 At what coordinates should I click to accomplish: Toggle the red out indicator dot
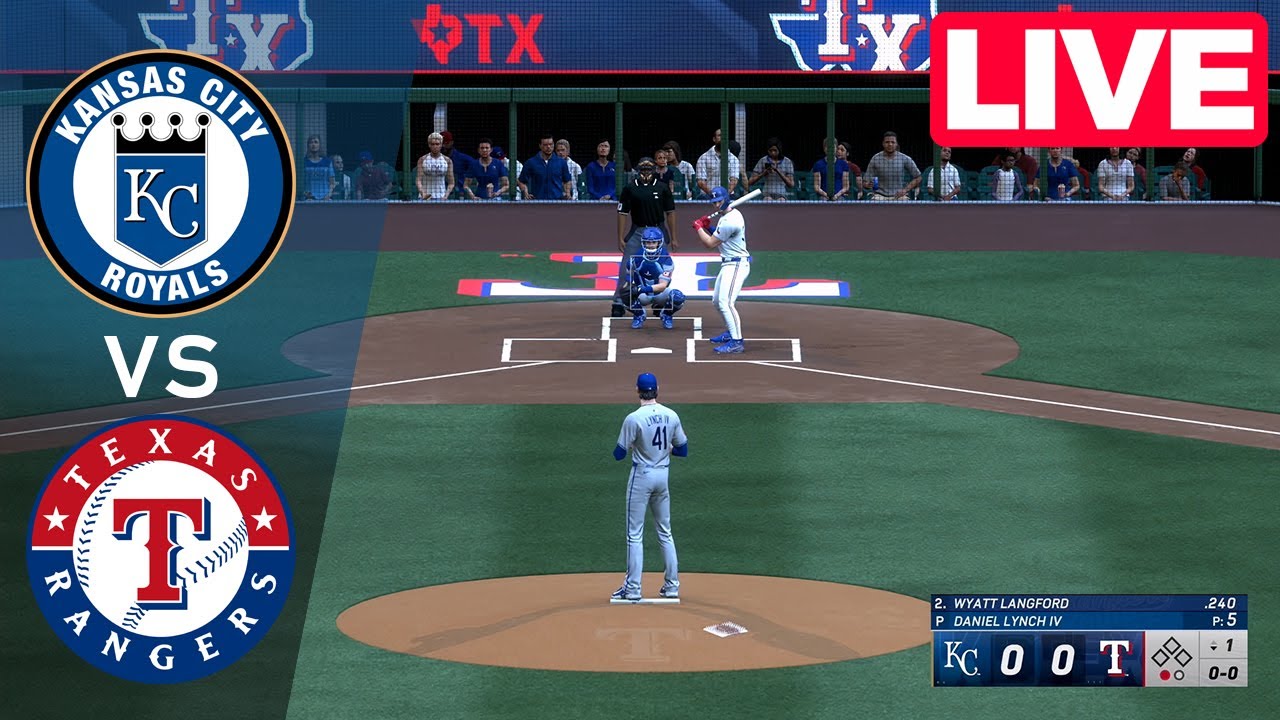click(1166, 675)
